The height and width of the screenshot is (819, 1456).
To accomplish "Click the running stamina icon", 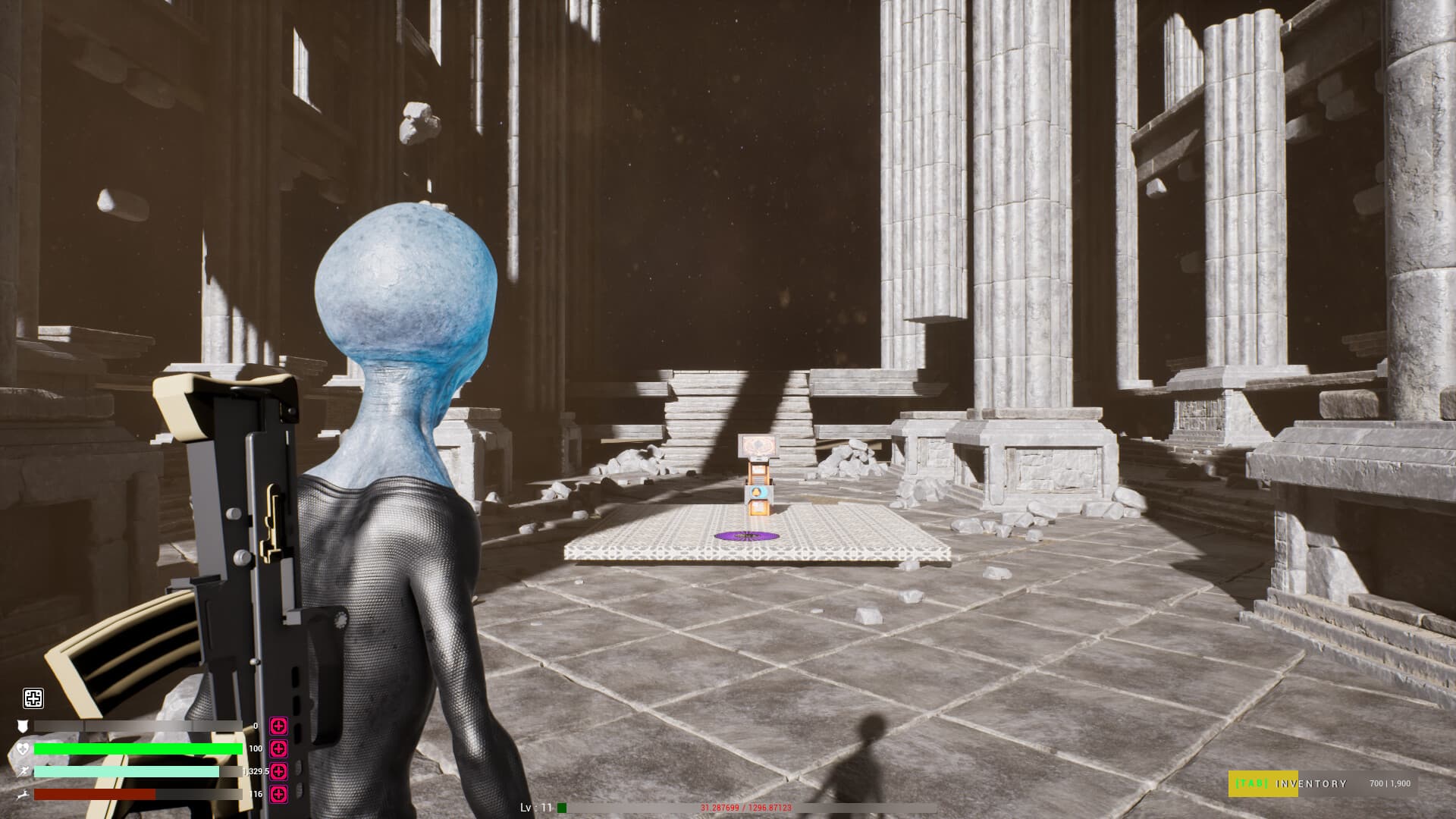I will 24,771.
